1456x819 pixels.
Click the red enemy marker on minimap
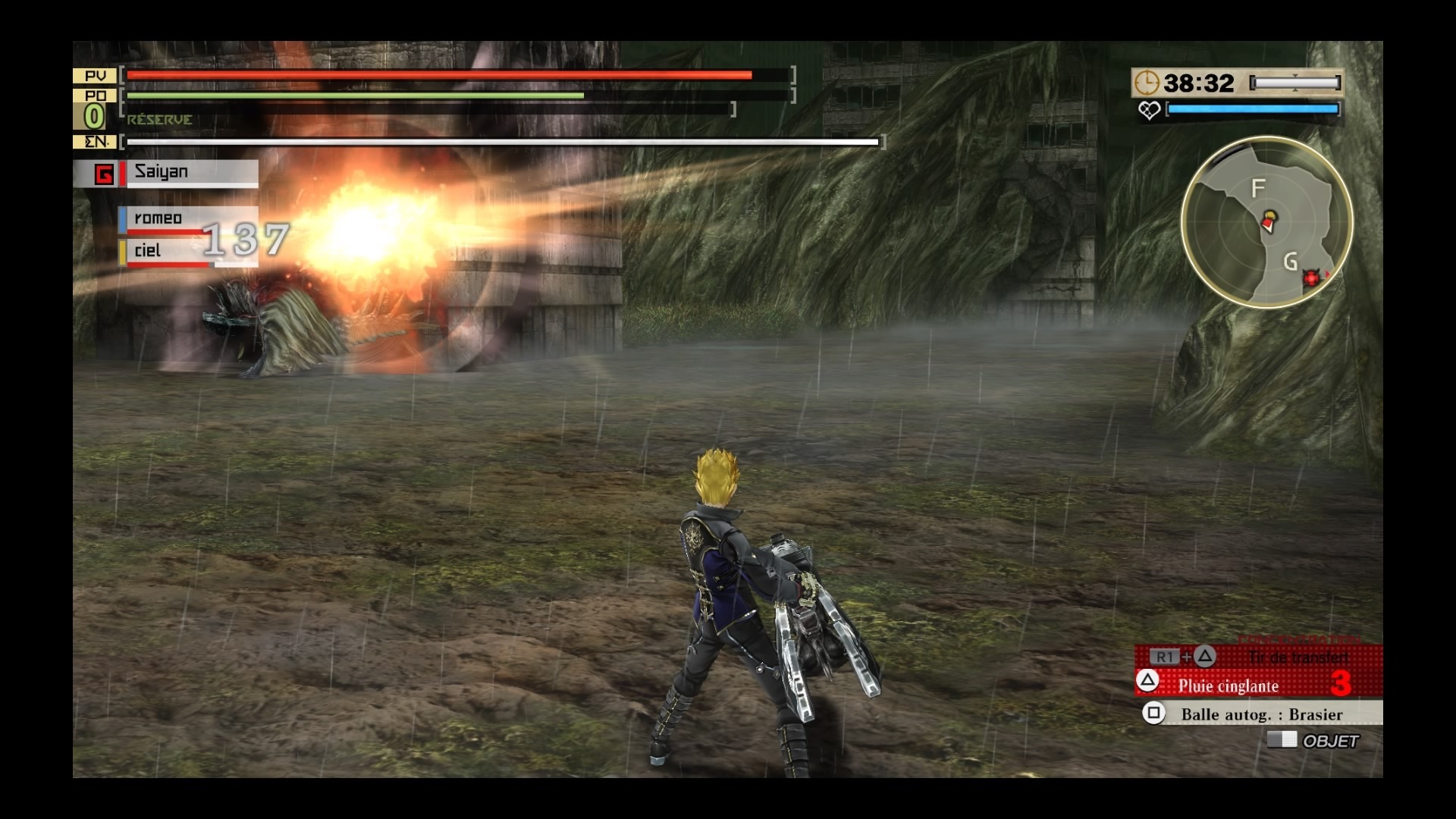pos(1312,278)
